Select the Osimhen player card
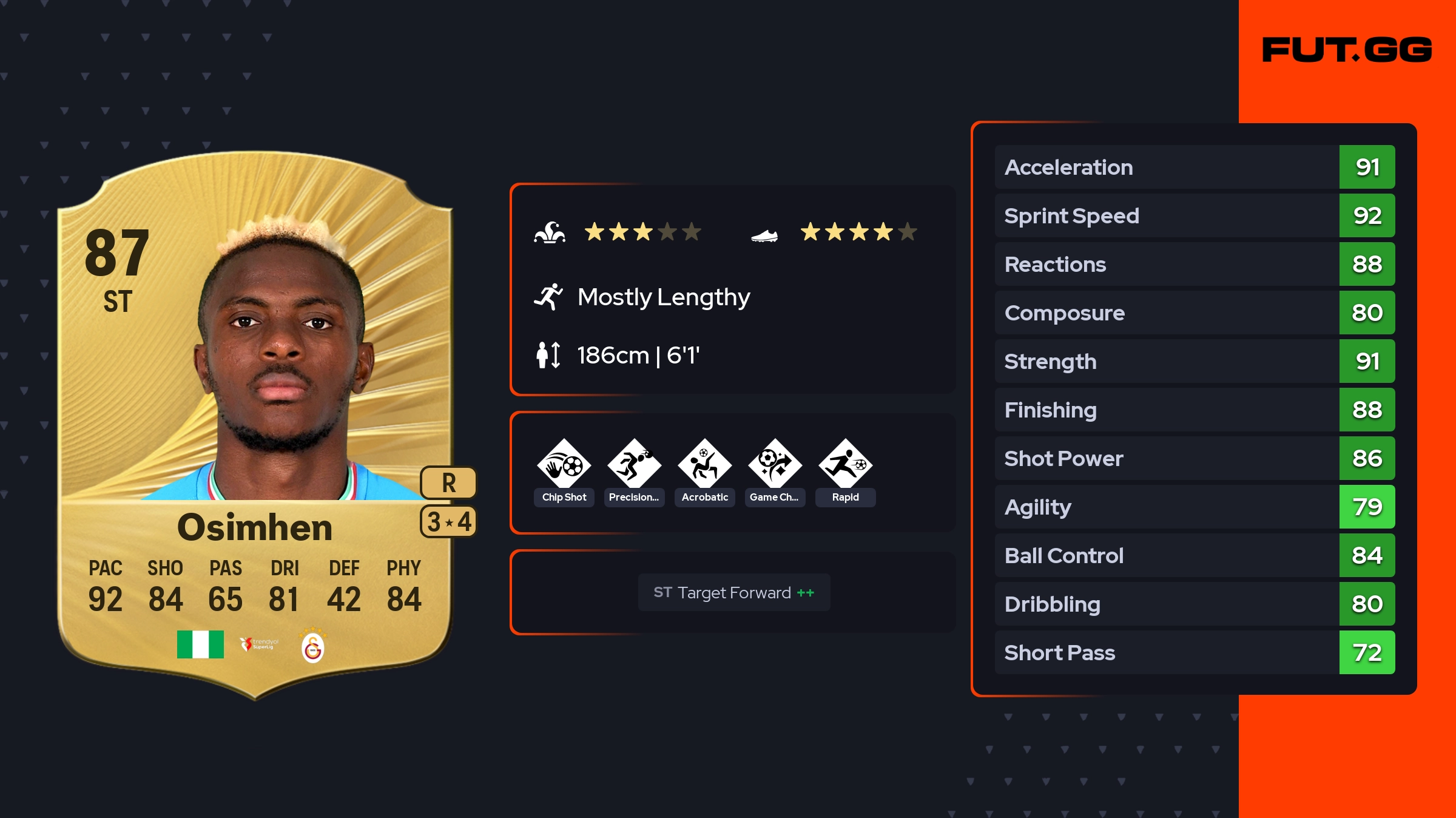The width and height of the screenshot is (1456, 818). pyautogui.click(x=255, y=425)
